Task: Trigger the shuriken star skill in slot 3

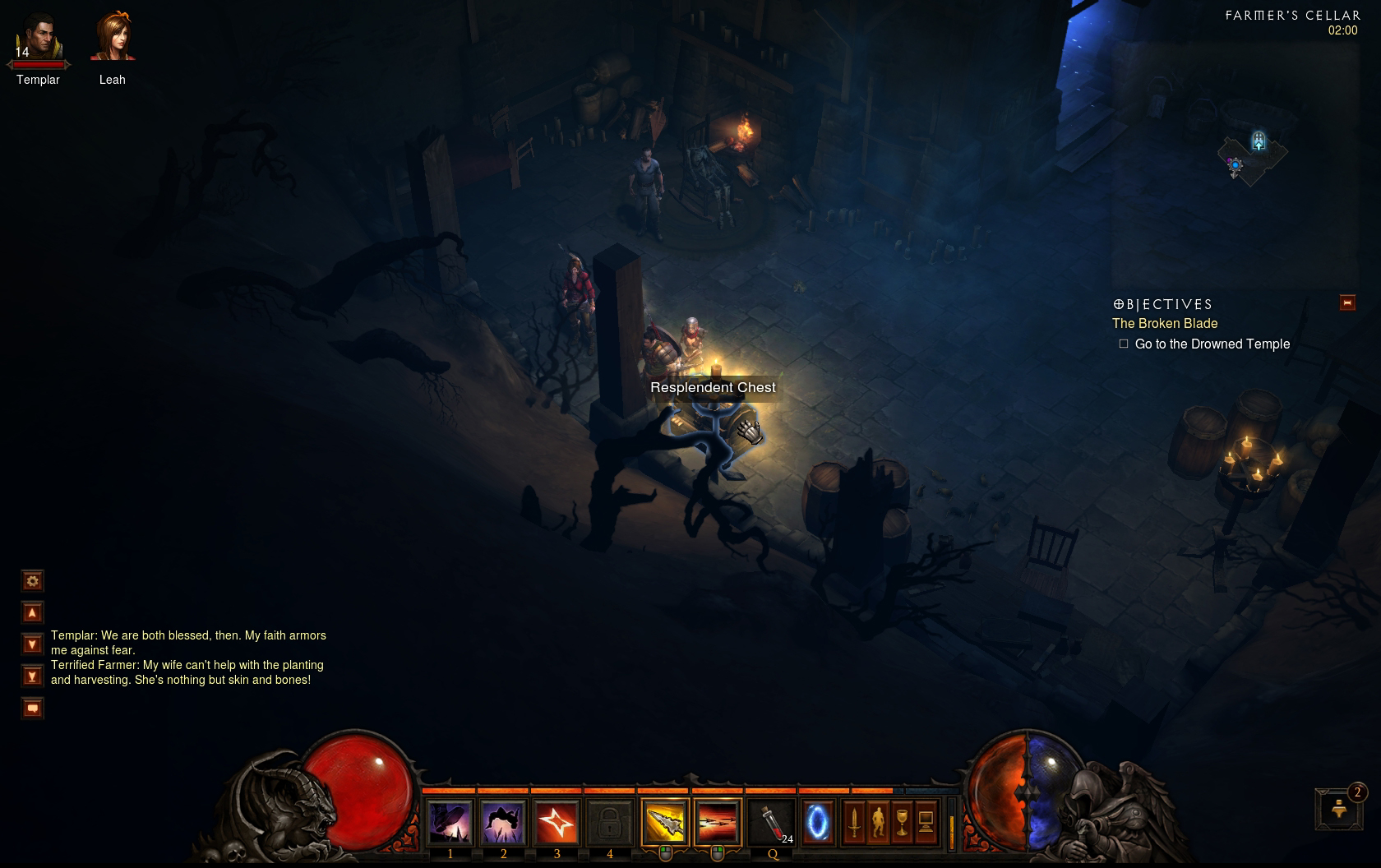Action: pos(557,822)
